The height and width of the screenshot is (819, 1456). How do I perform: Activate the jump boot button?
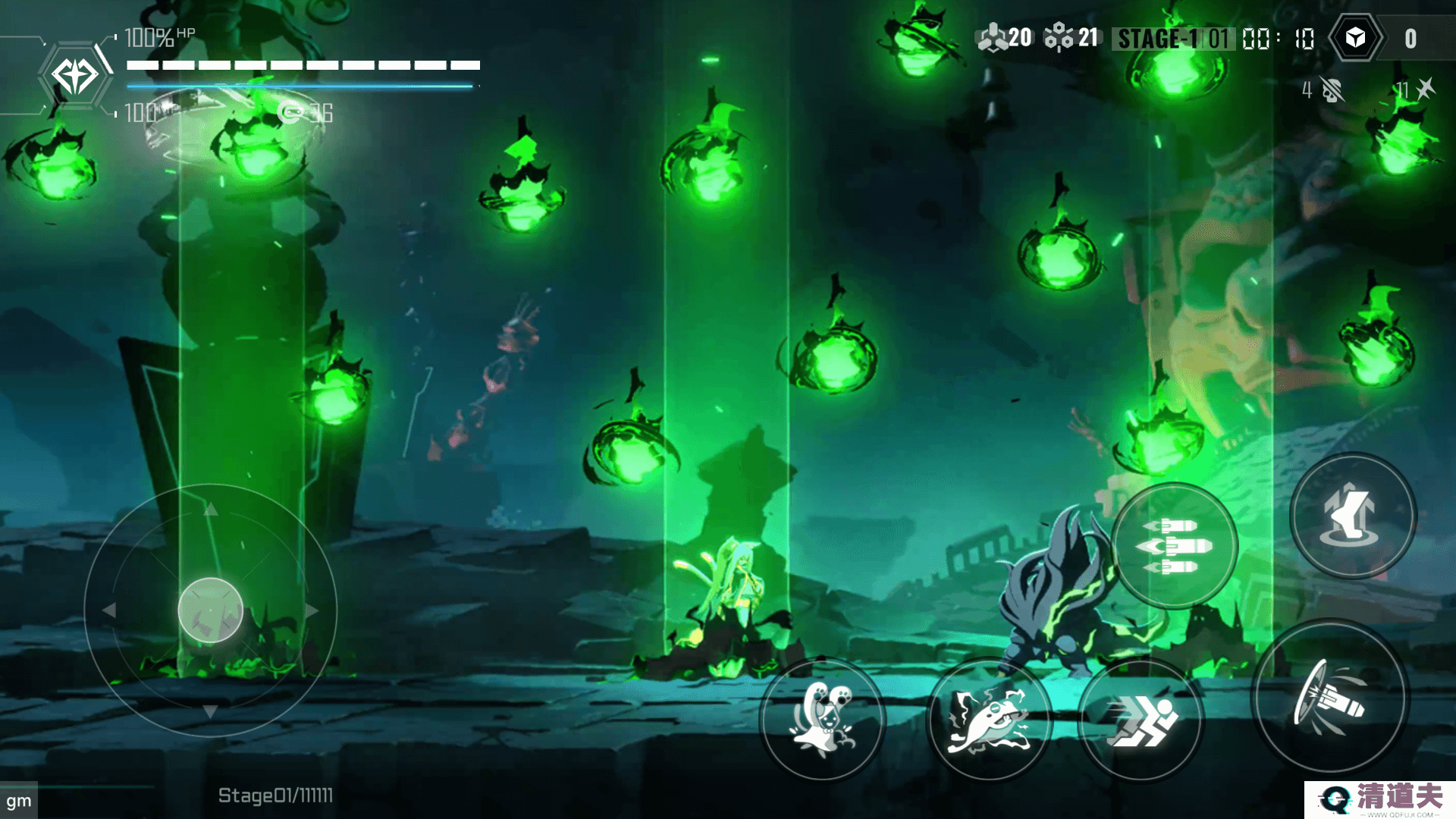coord(1353,516)
